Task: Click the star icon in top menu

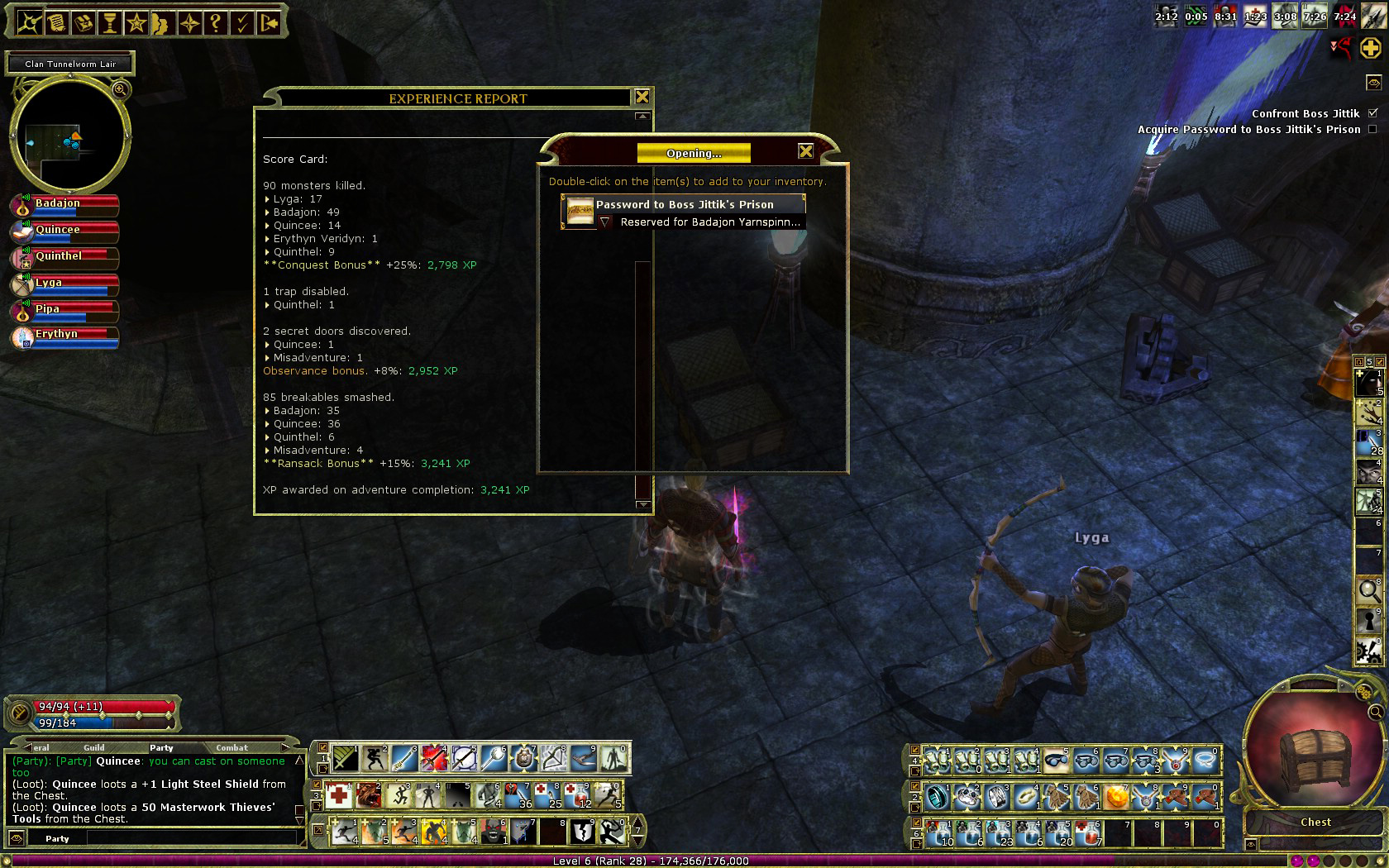Action: click(x=136, y=22)
